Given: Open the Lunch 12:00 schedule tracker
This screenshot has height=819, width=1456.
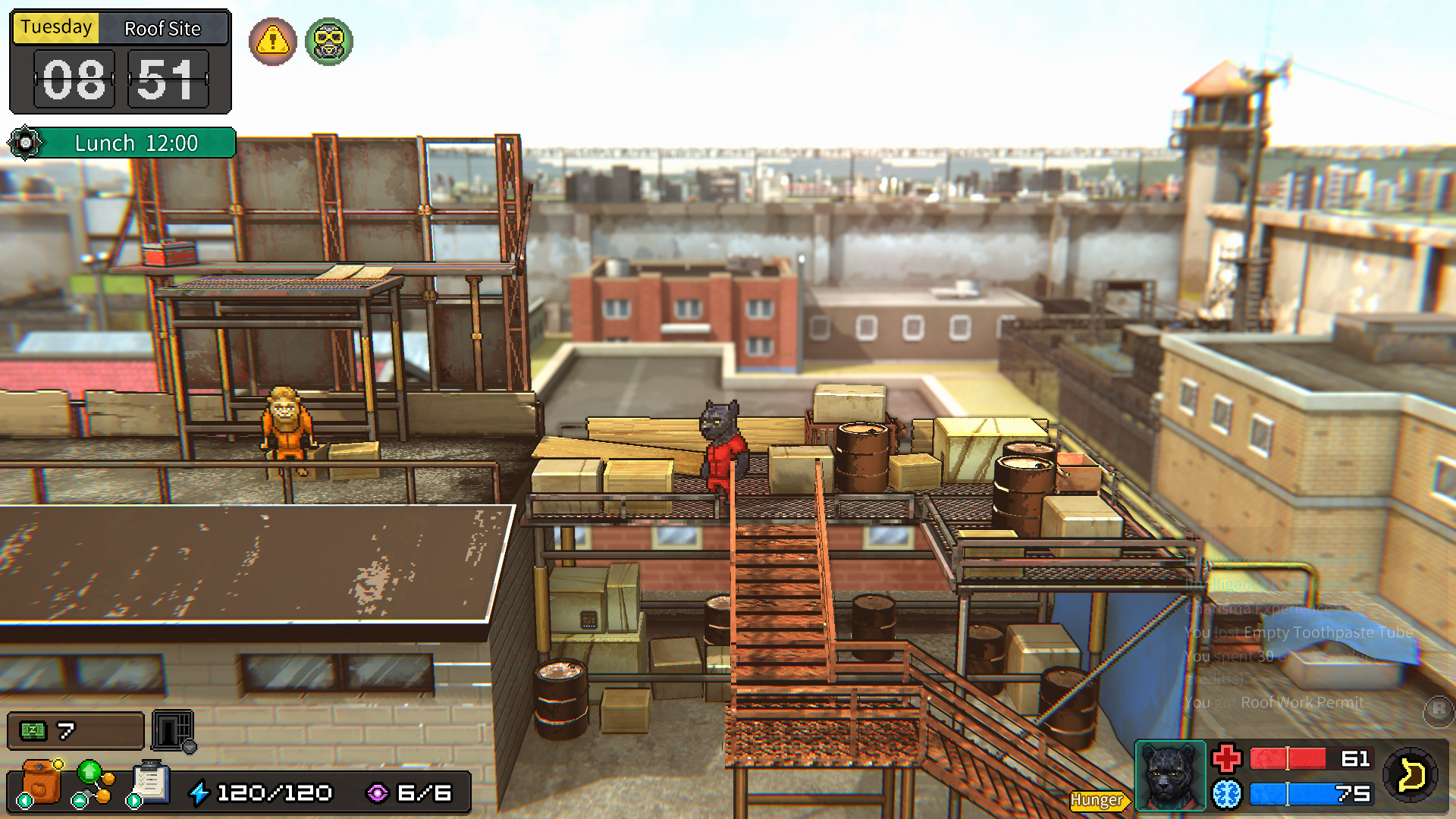Looking at the screenshot, I should 123,143.
